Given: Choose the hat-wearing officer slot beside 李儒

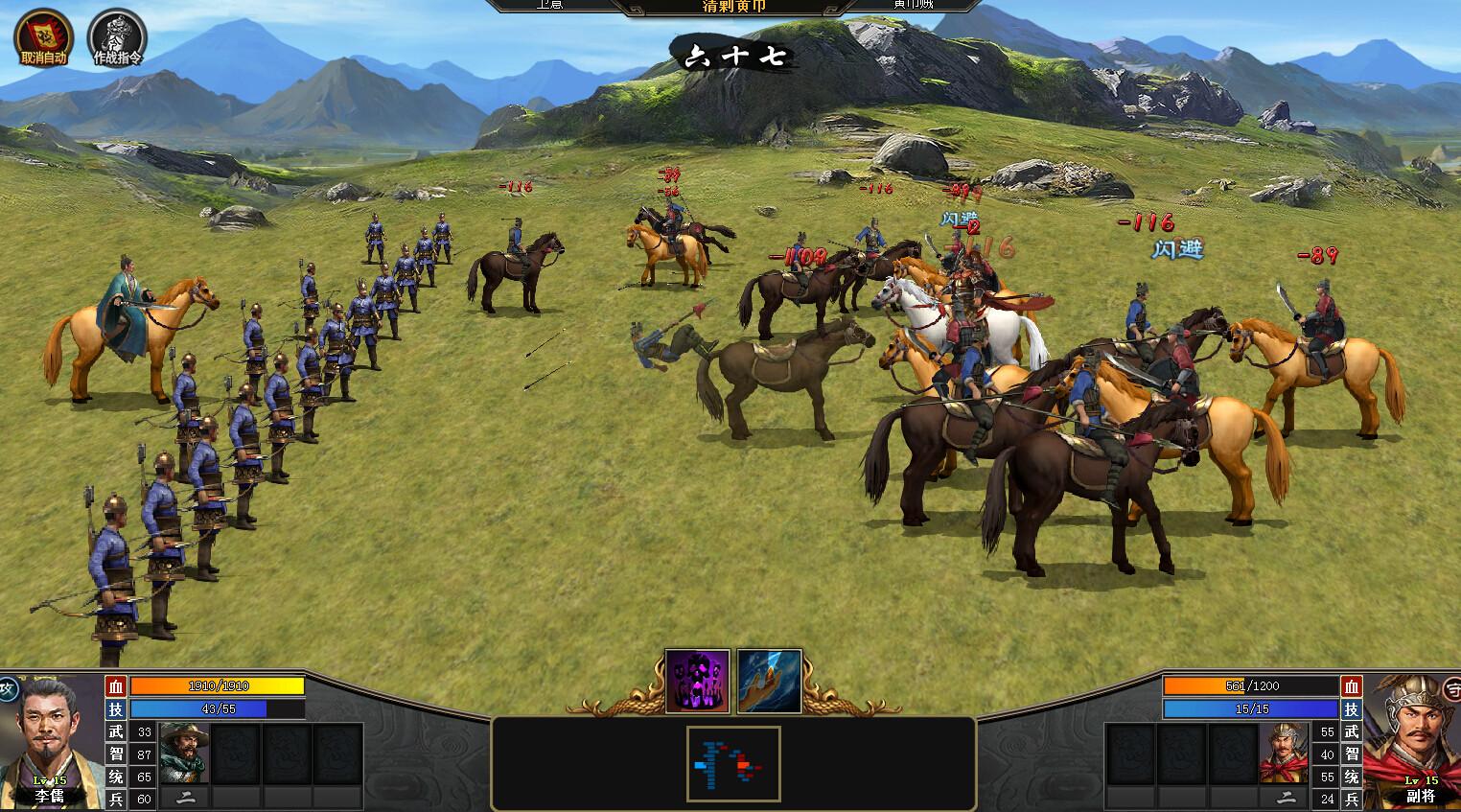Looking at the screenshot, I should [184, 754].
